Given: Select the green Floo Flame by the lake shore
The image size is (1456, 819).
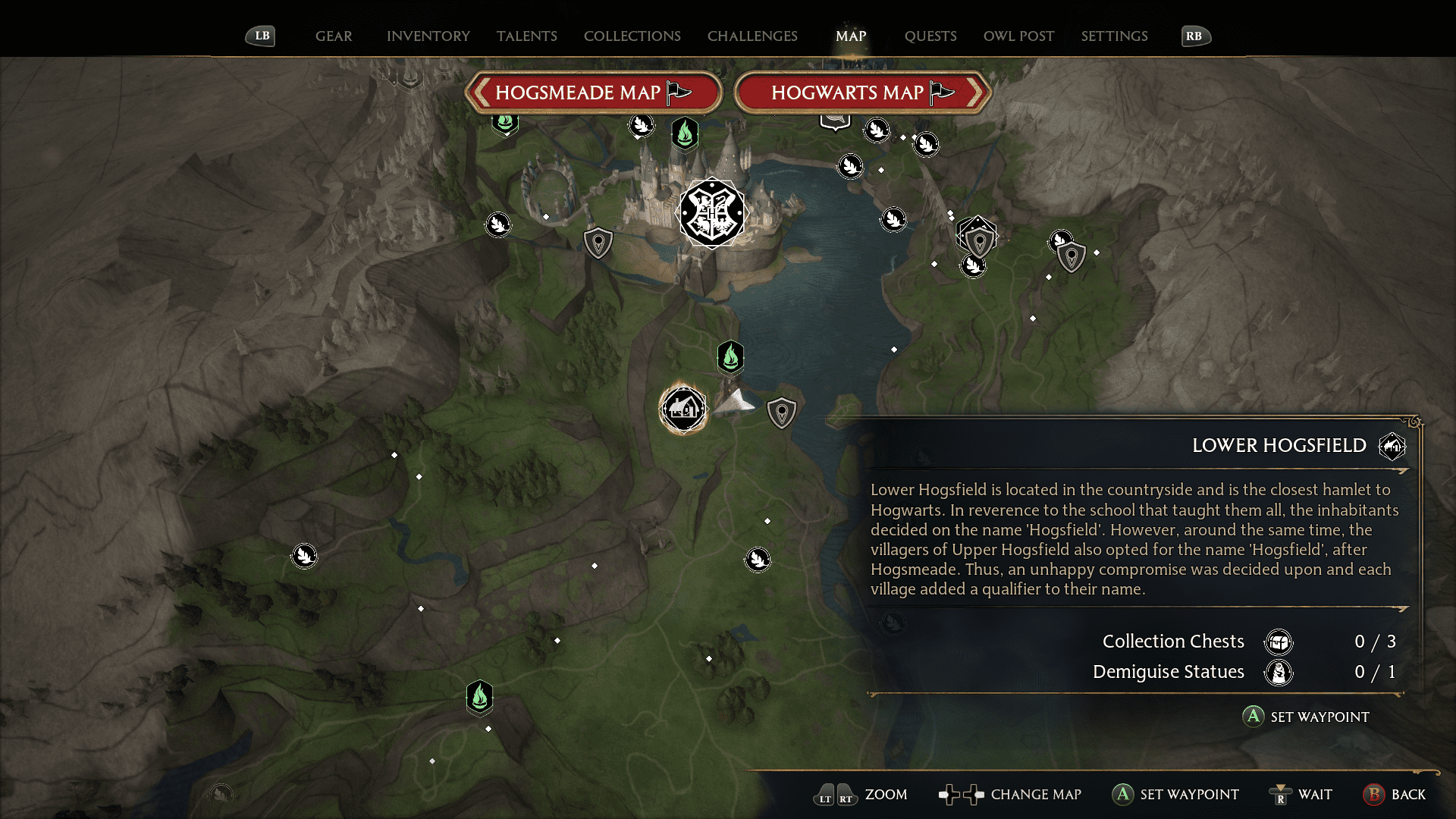Looking at the screenshot, I should click(x=730, y=358).
